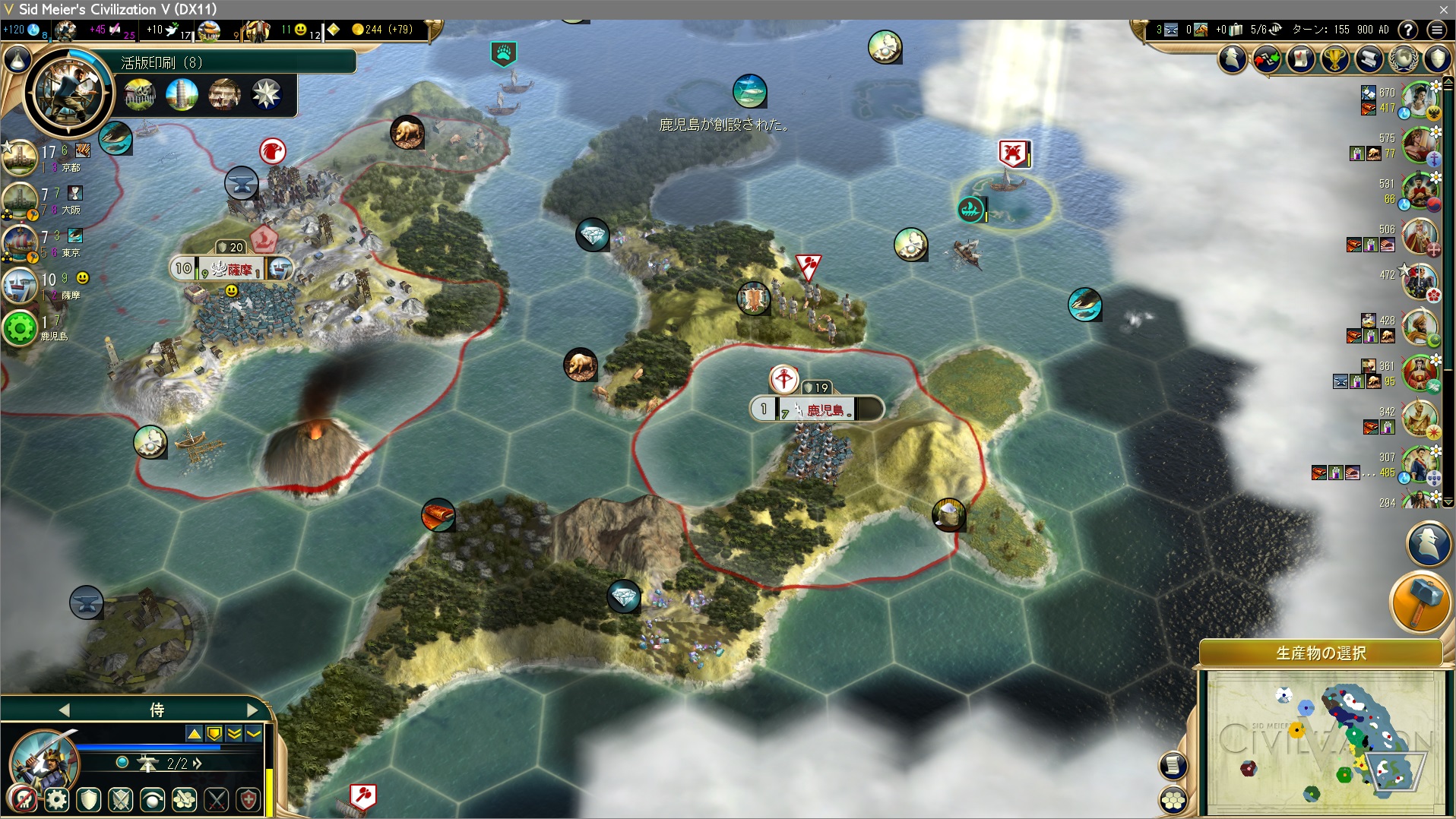Viewport: 1456px width, 819px height.
Task: Open the Civilopedia question mark help
Action: click(x=1408, y=30)
